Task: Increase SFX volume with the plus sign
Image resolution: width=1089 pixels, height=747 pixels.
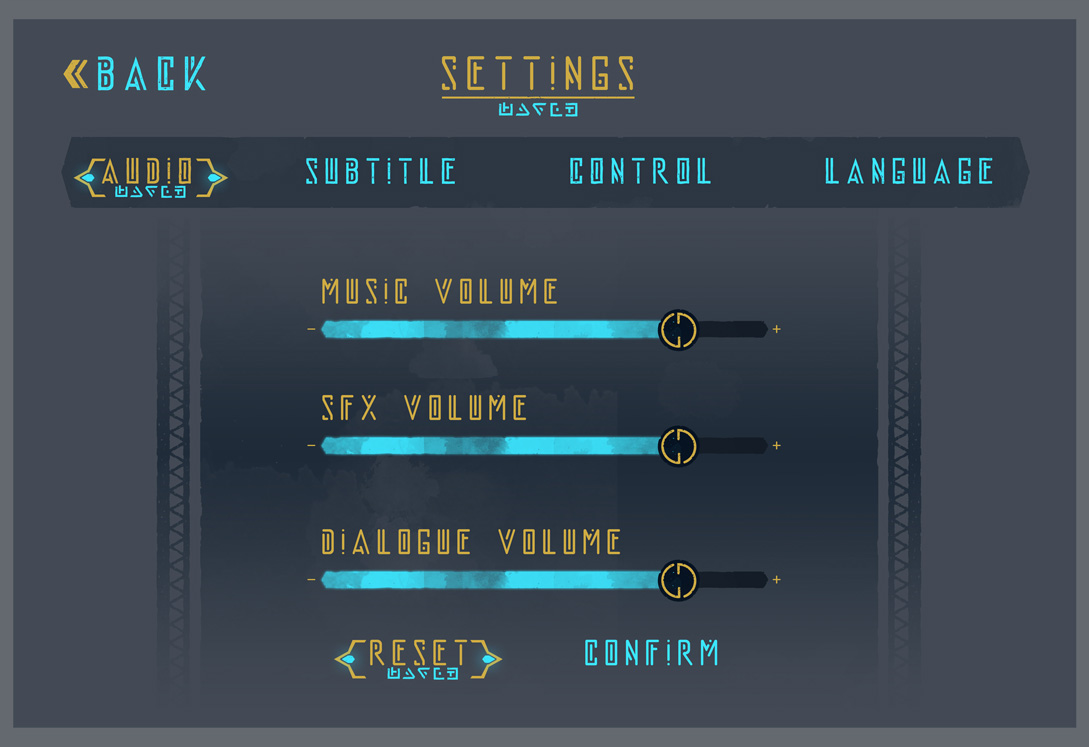Action: point(777,445)
